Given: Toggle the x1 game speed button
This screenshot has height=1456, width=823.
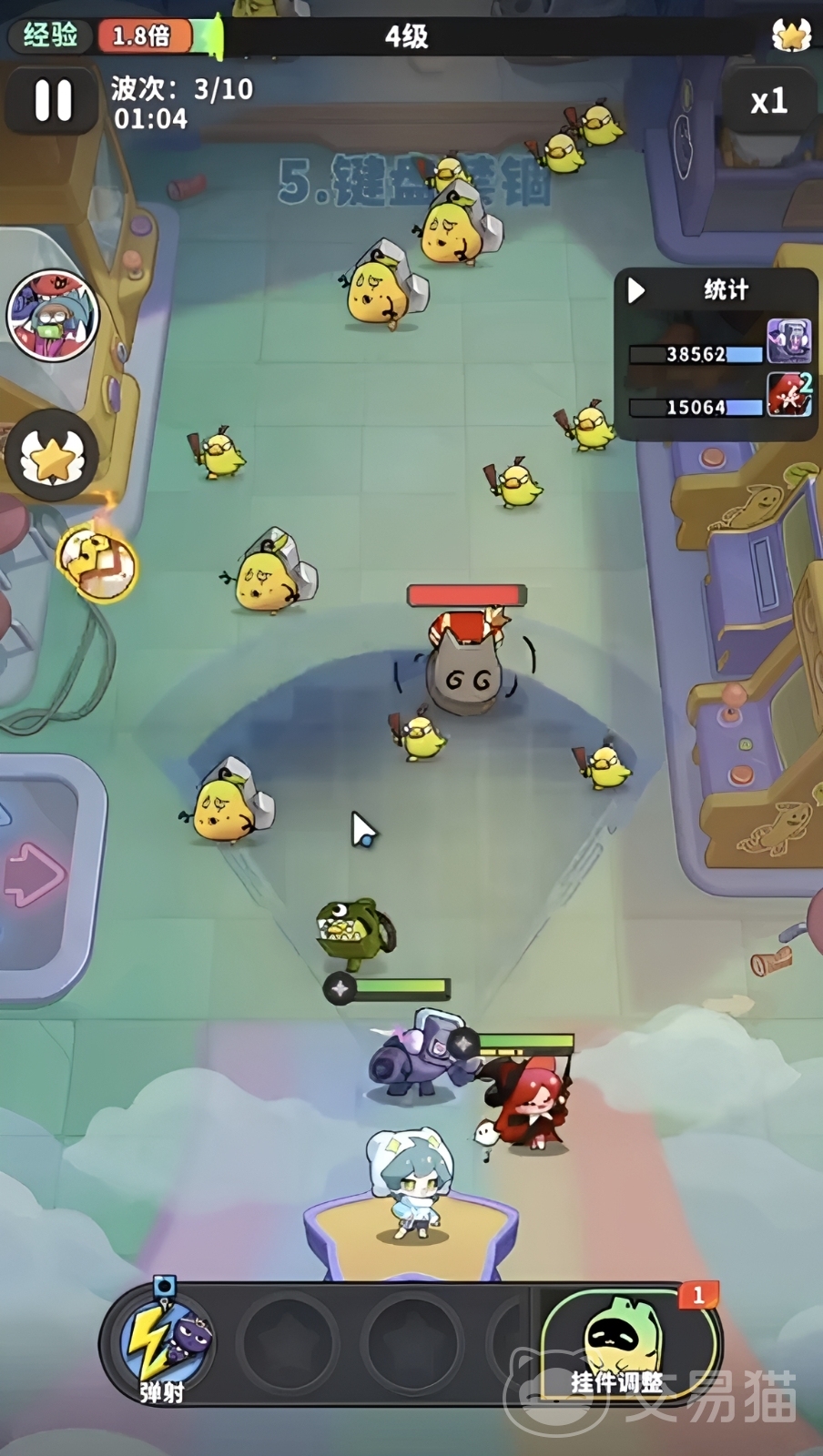Looking at the screenshot, I should click(767, 100).
